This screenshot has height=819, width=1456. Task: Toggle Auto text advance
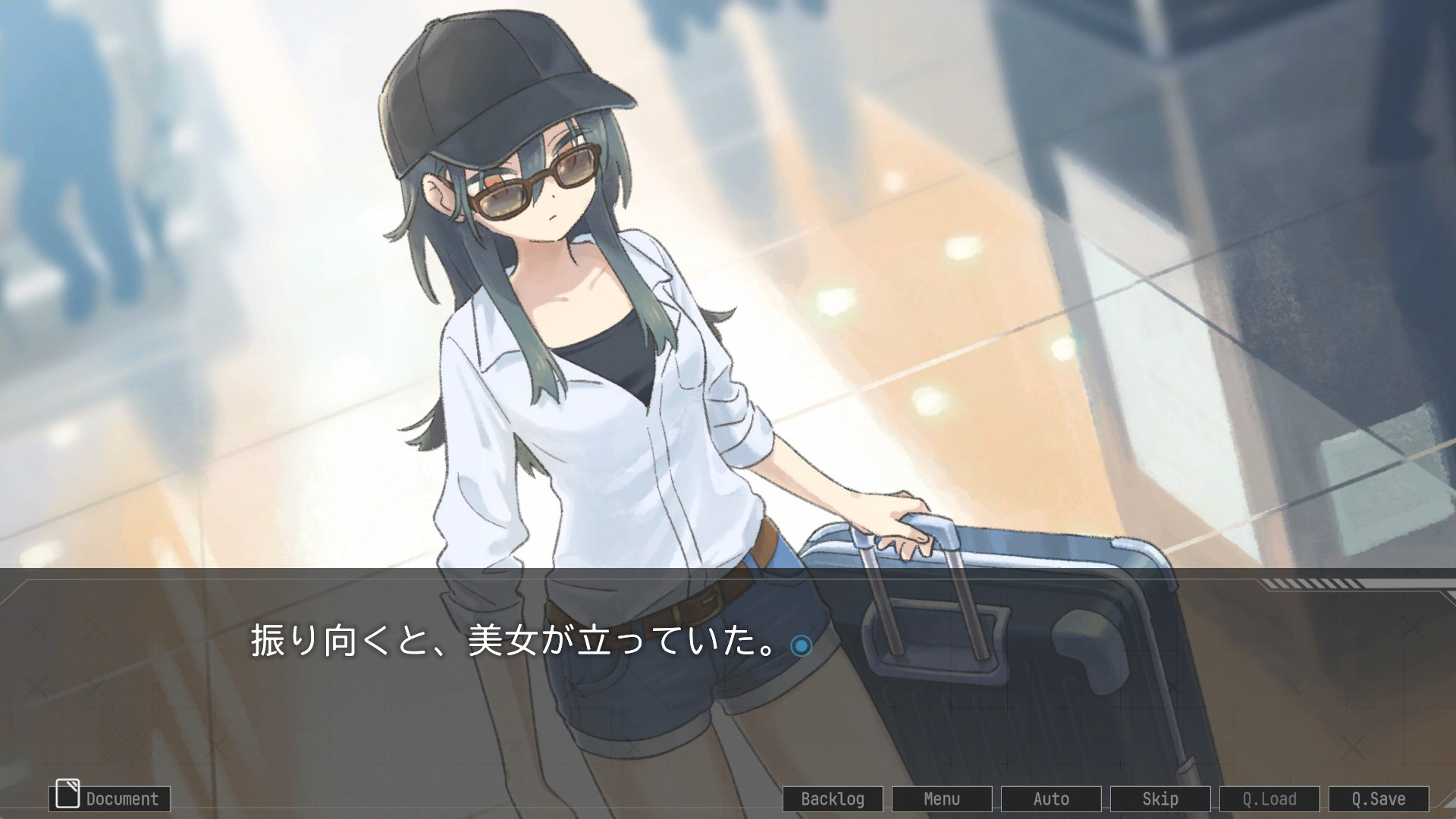pyautogui.click(x=1051, y=799)
